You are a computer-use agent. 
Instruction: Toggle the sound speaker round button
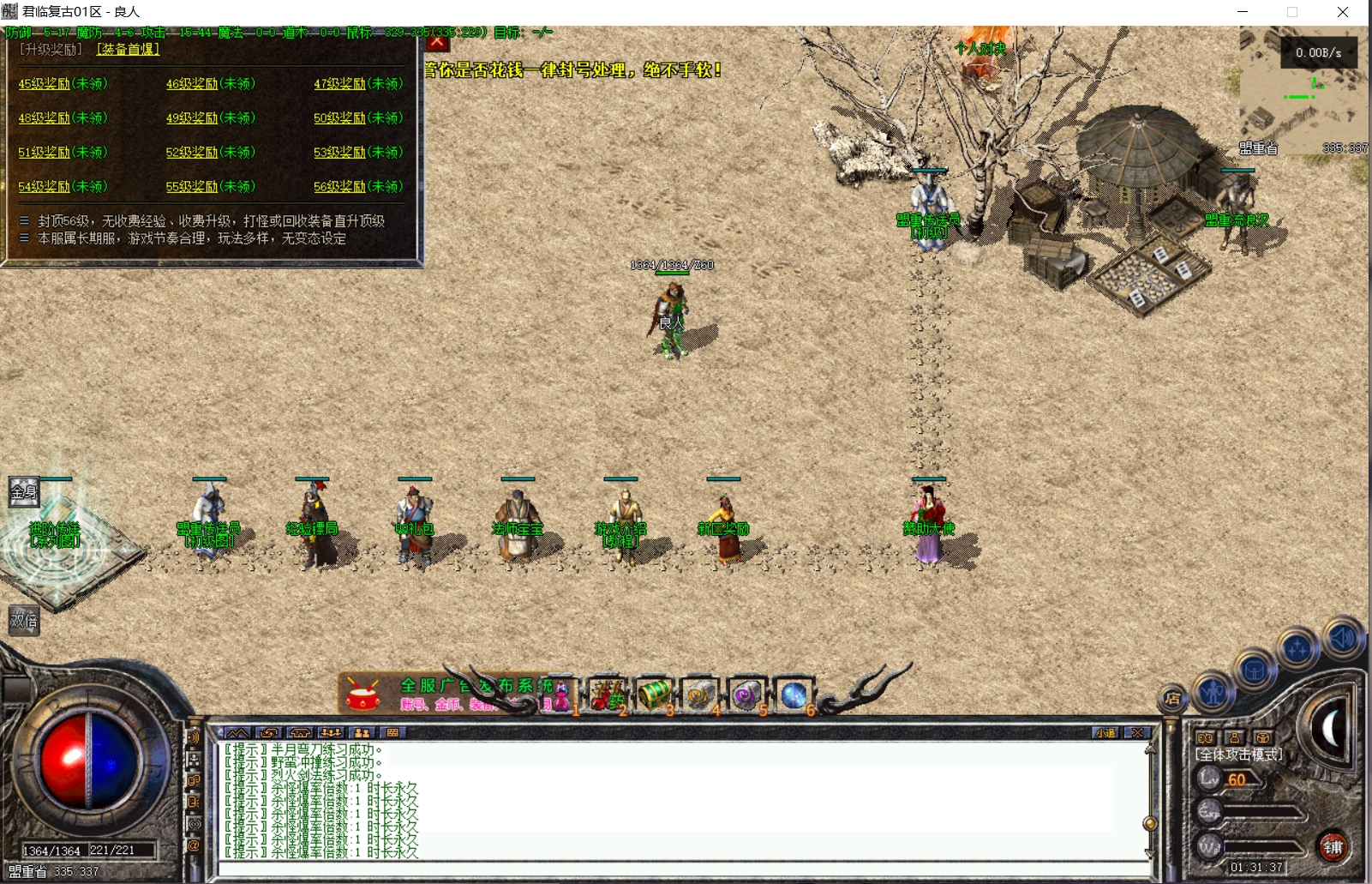(x=1341, y=637)
